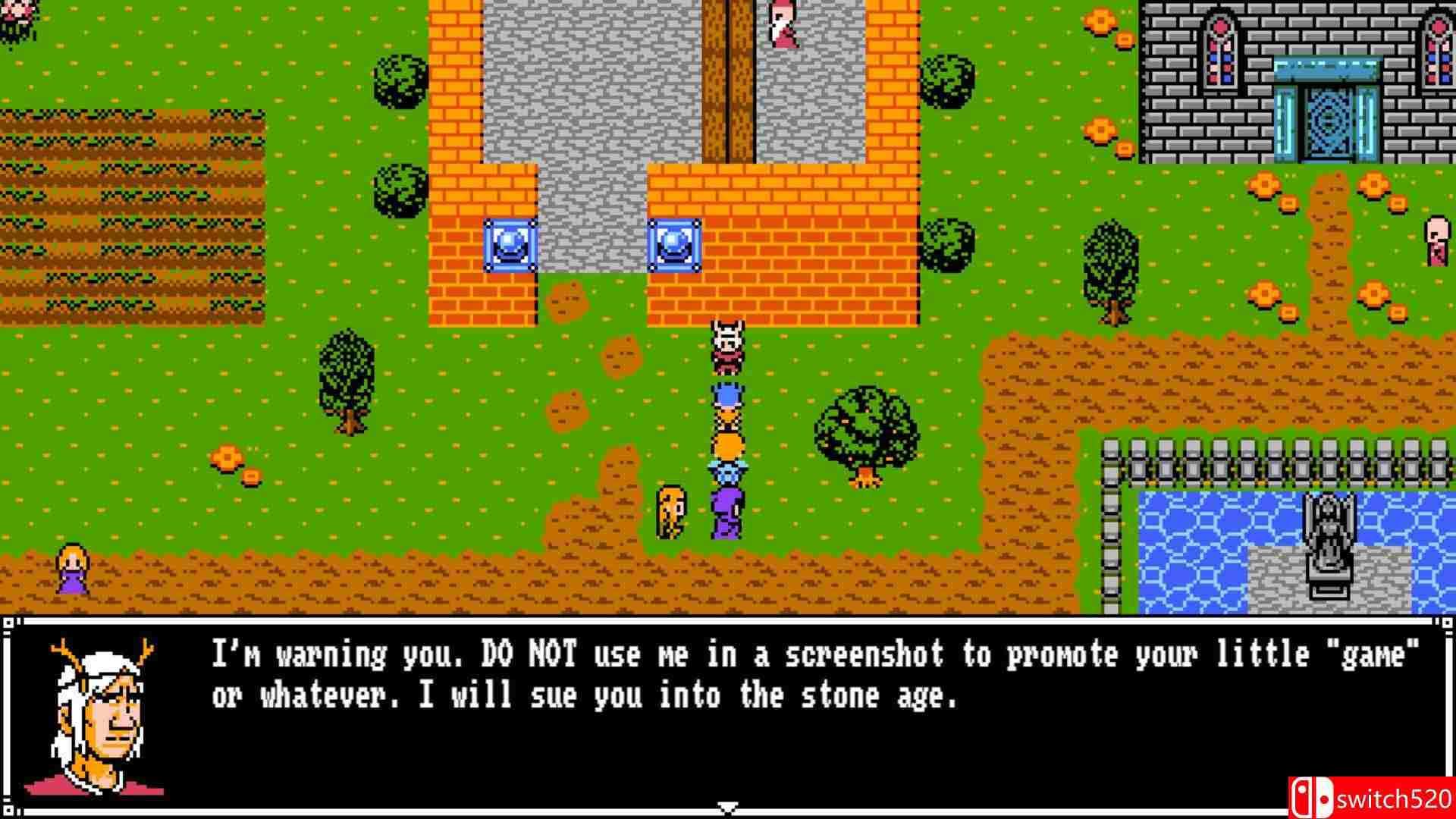
Task: Click the right blue orb emblem tile
Action: [x=676, y=244]
